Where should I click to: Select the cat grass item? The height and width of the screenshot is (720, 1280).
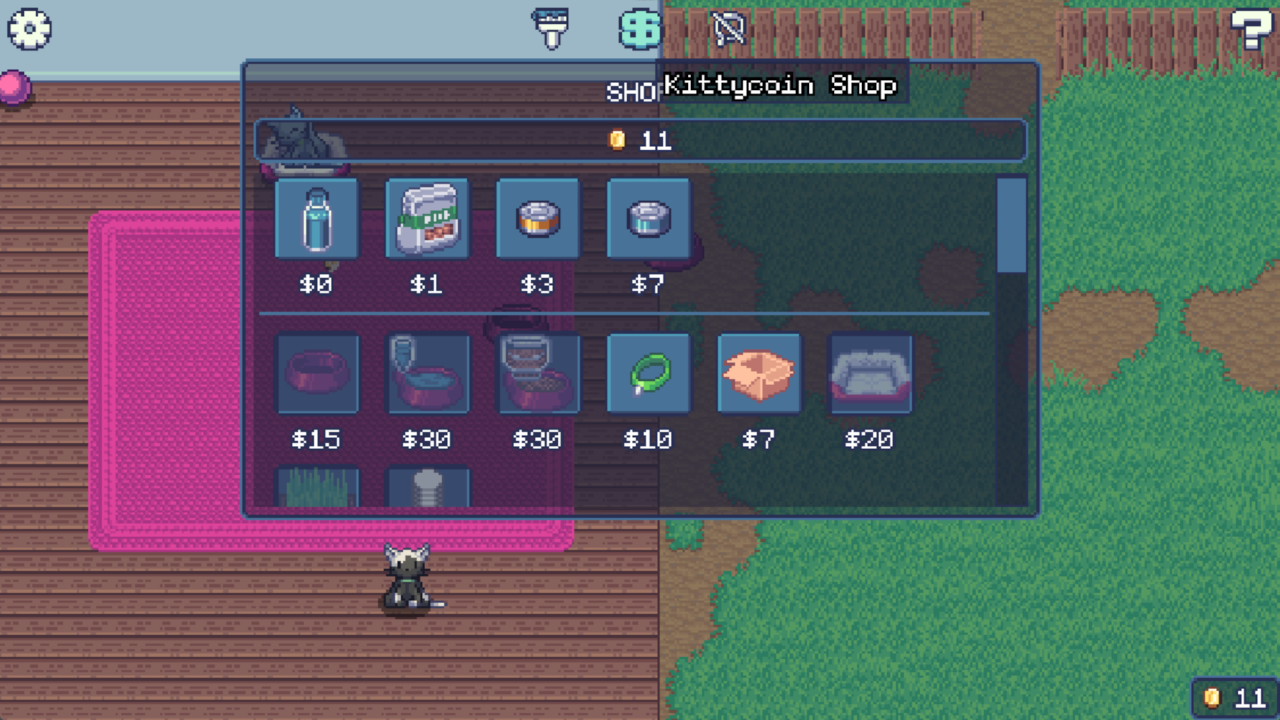(x=317, y=490)
